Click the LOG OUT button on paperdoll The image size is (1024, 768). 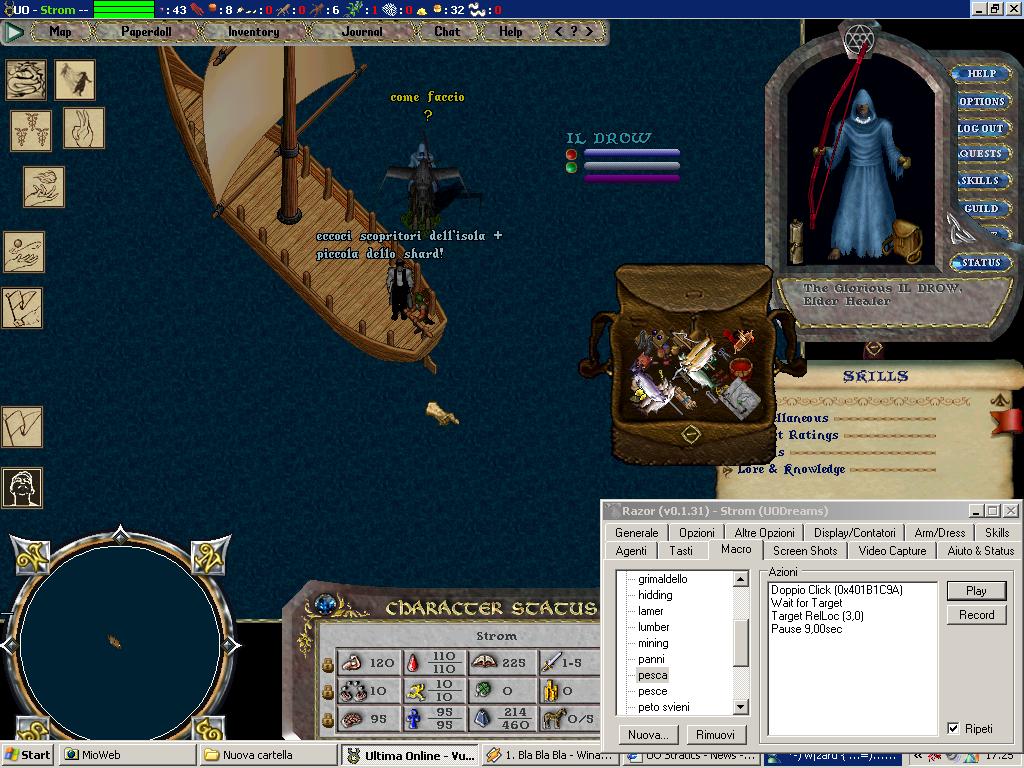[980, 128]
